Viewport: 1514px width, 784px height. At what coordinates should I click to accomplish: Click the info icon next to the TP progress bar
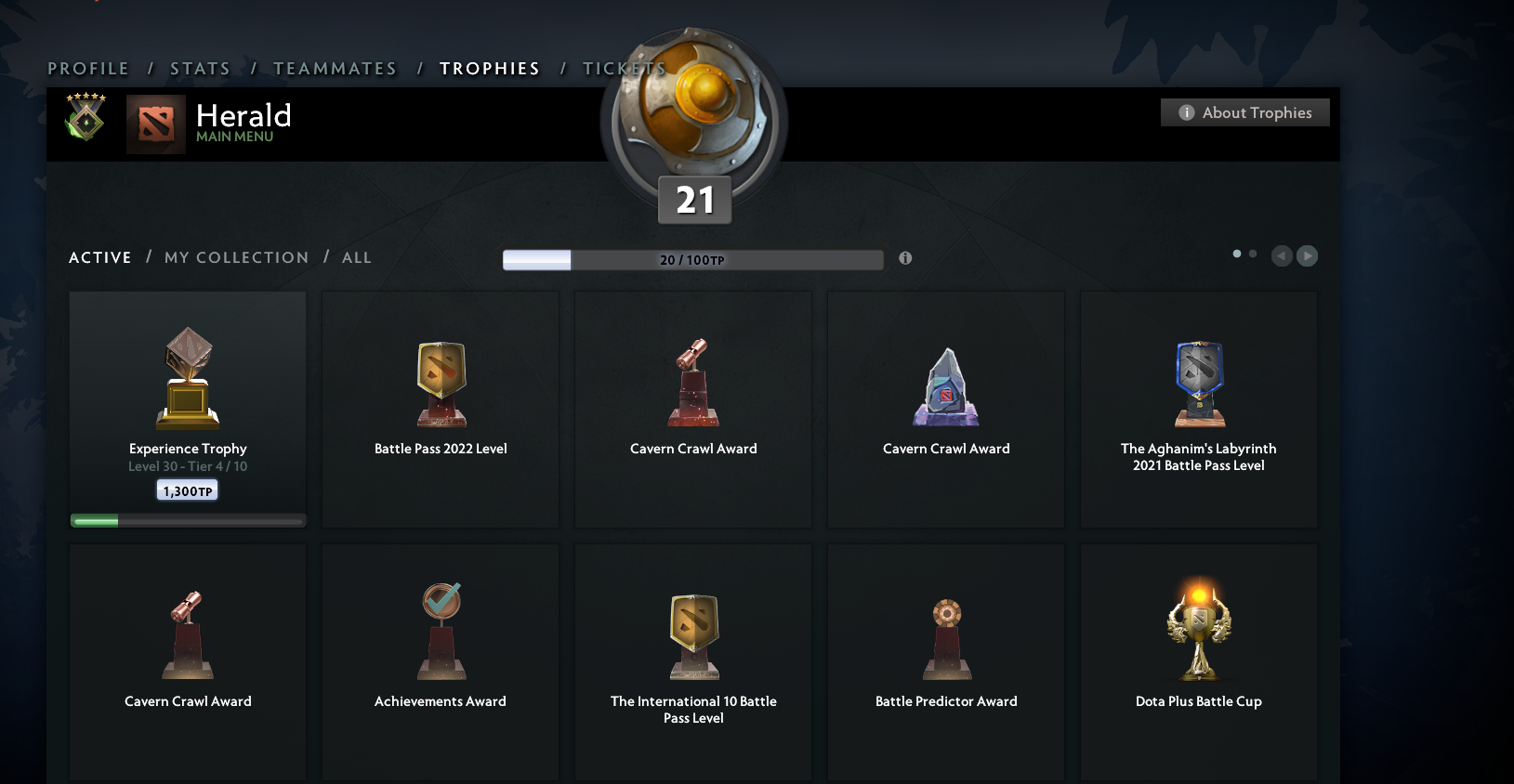click(x=905, y=259)
